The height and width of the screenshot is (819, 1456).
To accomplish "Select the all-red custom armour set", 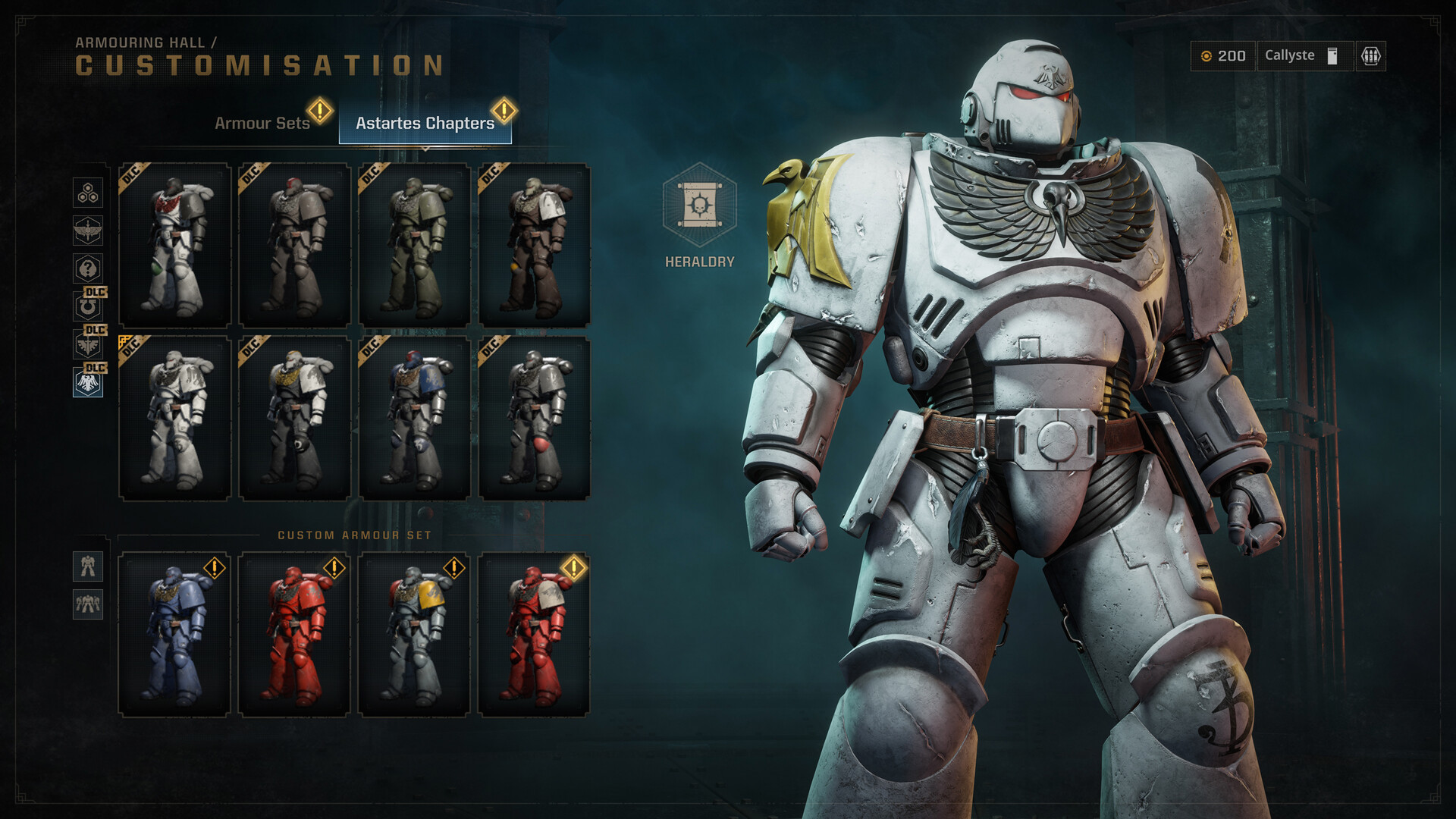I will point(295,634).
